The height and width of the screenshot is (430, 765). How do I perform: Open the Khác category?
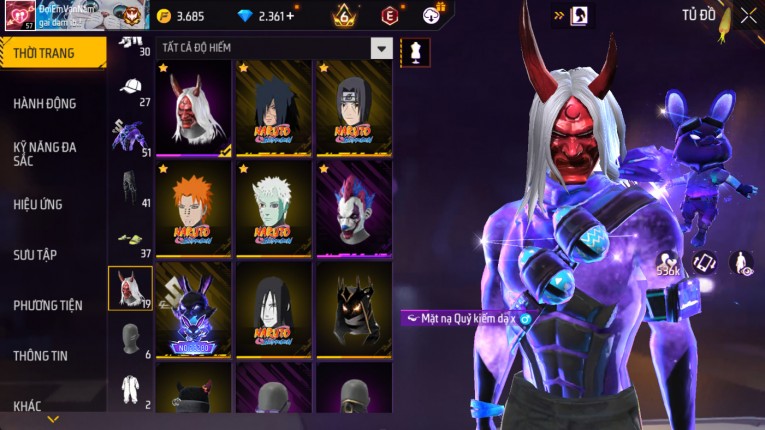click(28, 406)
